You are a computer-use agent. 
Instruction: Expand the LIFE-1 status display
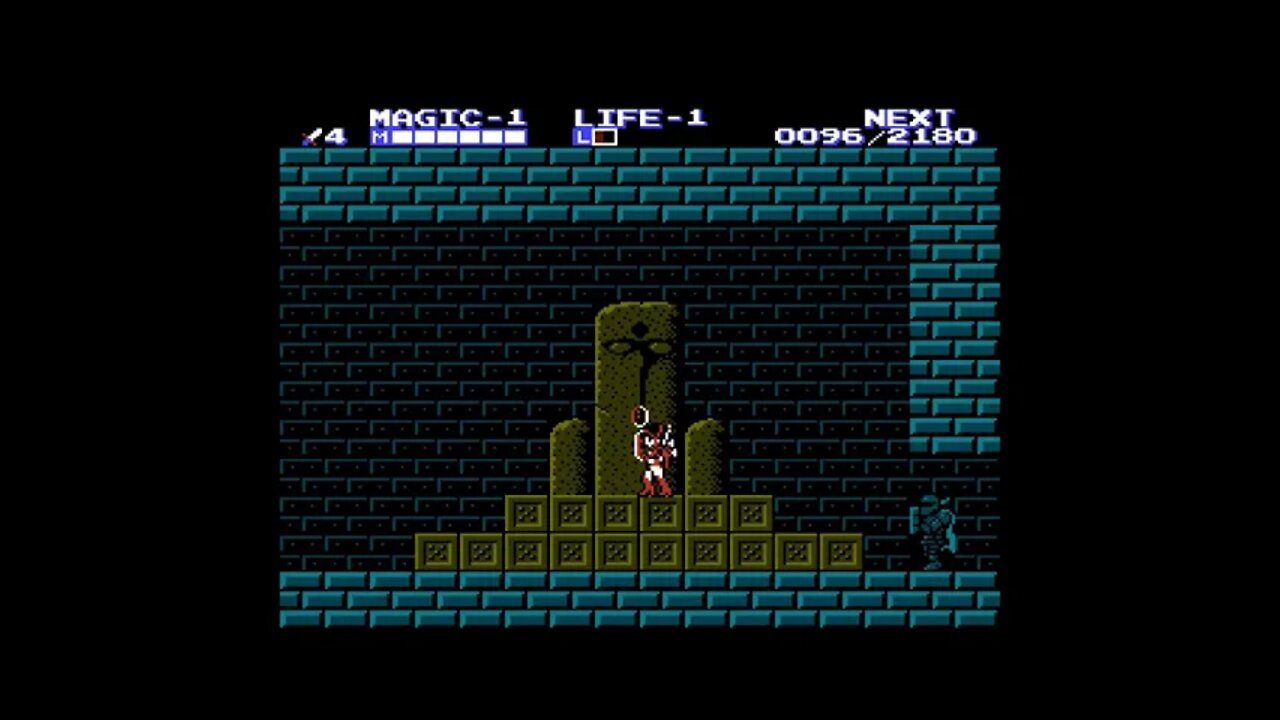(x=640, y=116)
